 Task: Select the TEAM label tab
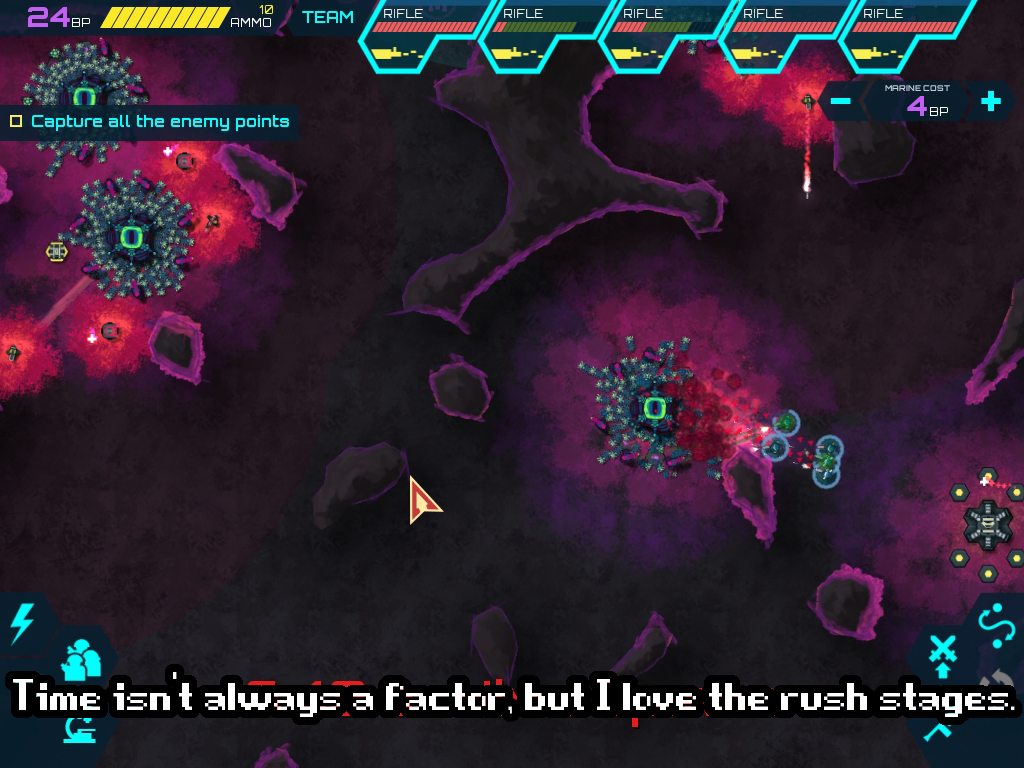(328, 17)
